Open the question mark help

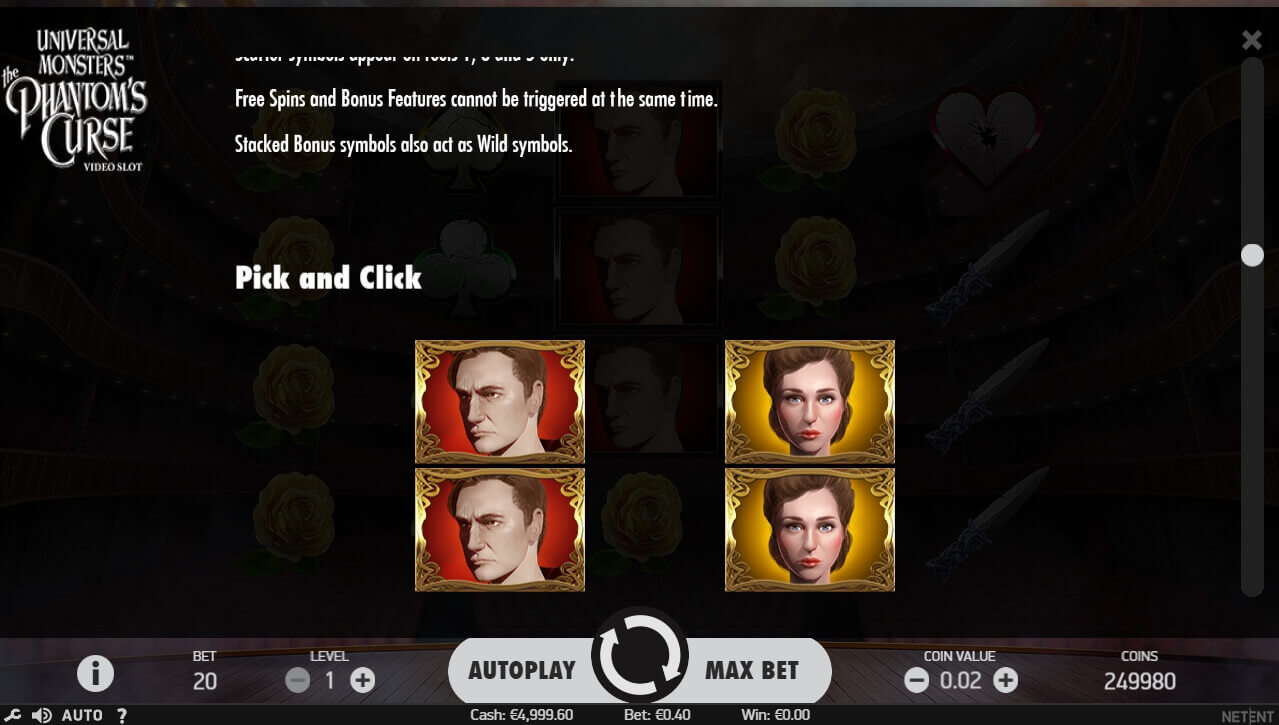pos(122,715)
